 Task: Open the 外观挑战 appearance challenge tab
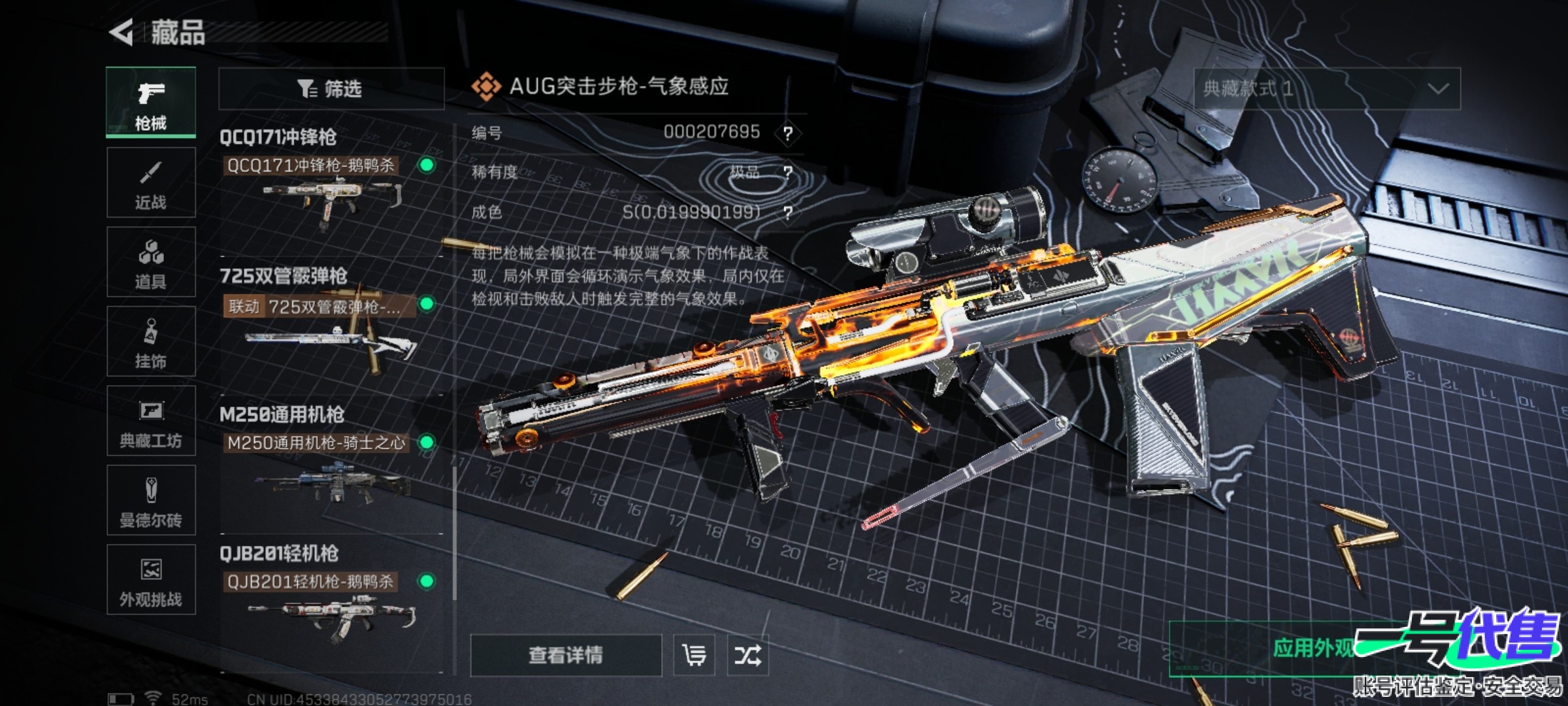point(151,580)
